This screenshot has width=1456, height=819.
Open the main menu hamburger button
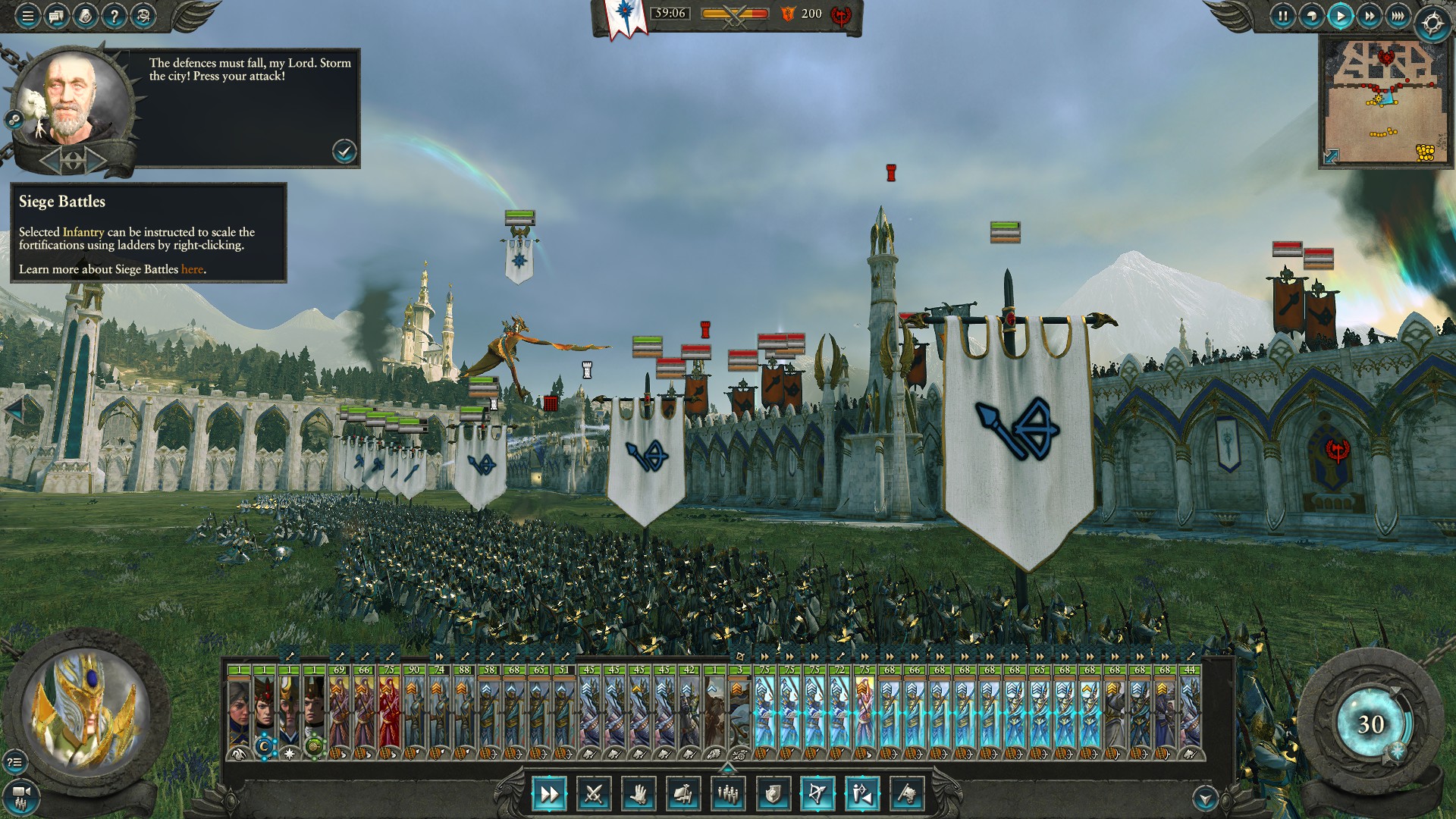coord(27,15)
